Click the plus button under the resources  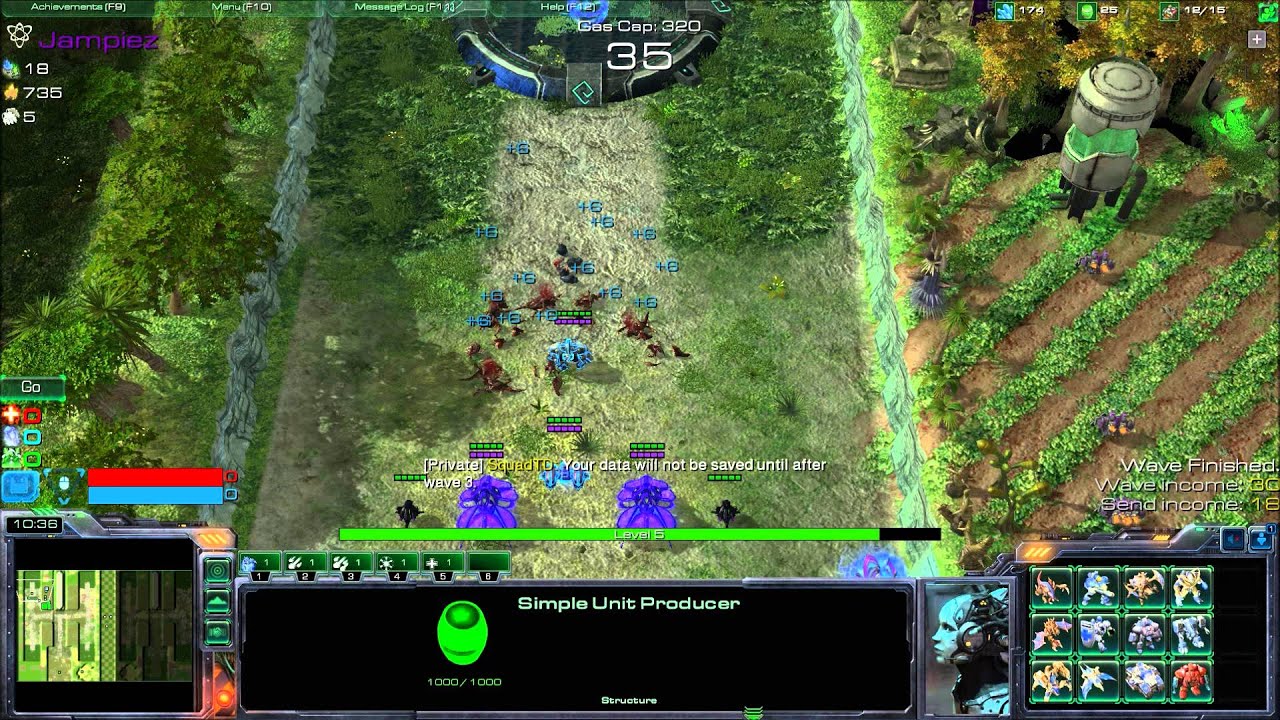pyautogui.click(x=1256, y=39)
